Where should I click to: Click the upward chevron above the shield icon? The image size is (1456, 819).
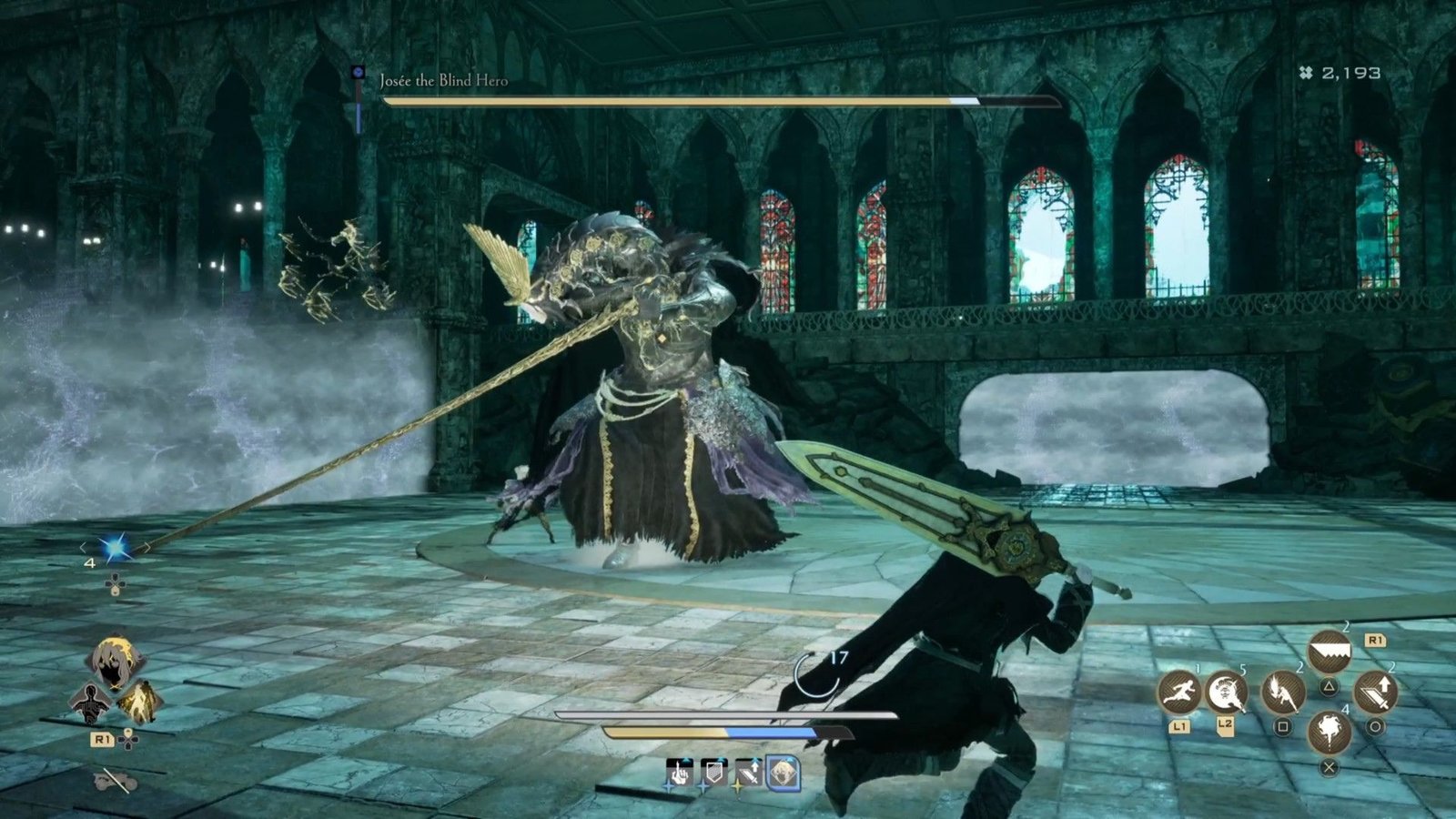click(720, 758)
